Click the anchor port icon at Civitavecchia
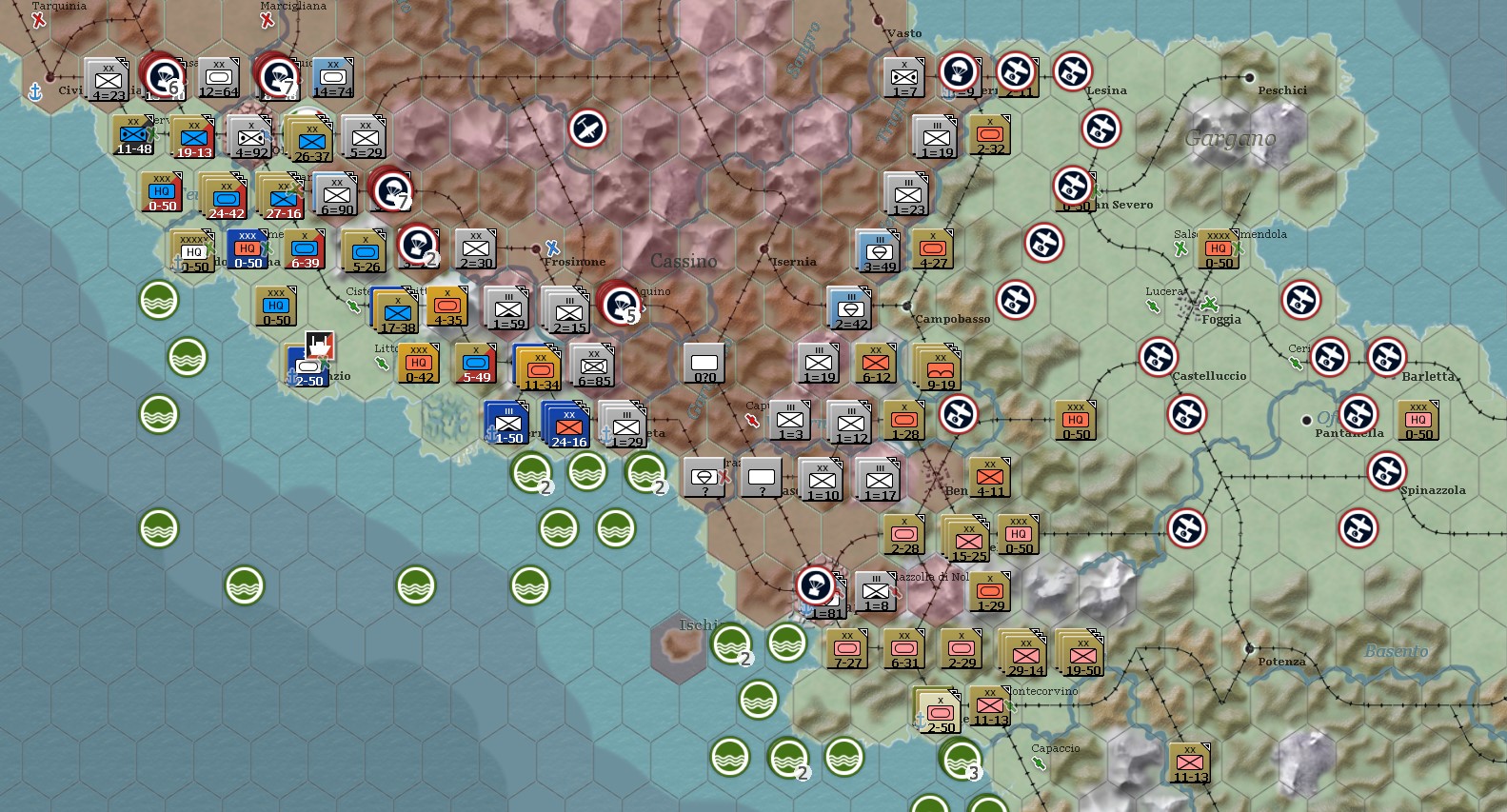Screen dimensions: 1507x812 36,92
